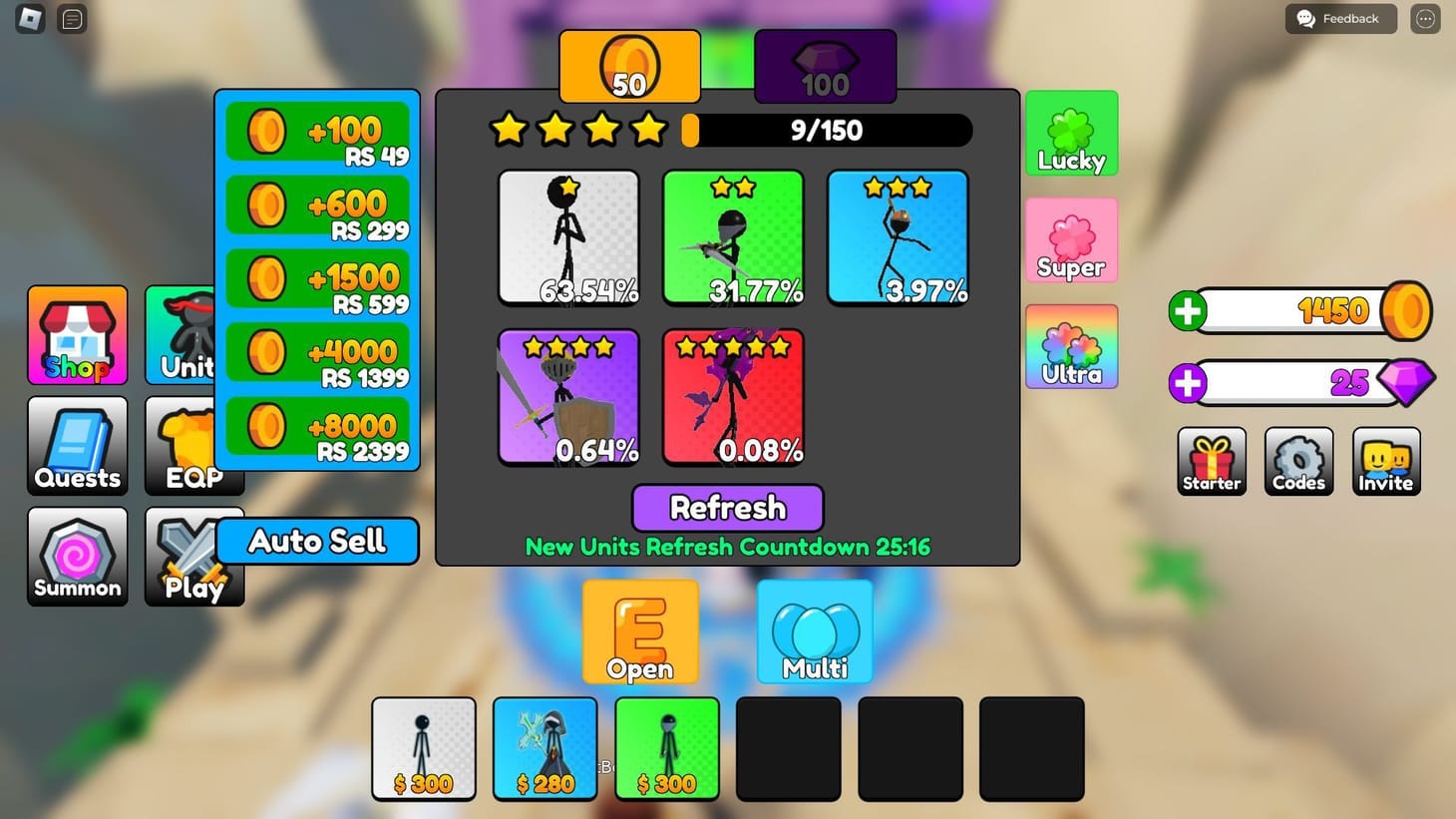Open the Quests book
This screenshot has height=819, width=1456.
pyautogui.click(x=77, y=445)
